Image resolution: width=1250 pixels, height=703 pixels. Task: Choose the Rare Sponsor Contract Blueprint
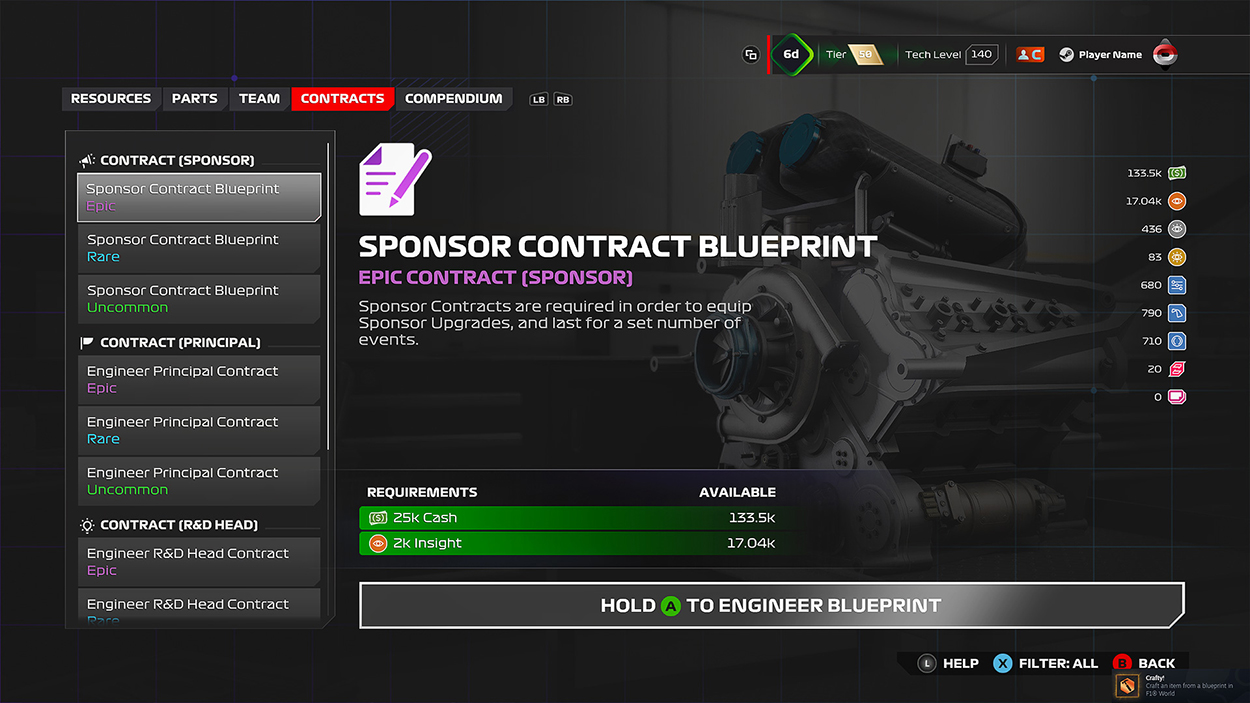pyautogui.click(x=199, y=248)
